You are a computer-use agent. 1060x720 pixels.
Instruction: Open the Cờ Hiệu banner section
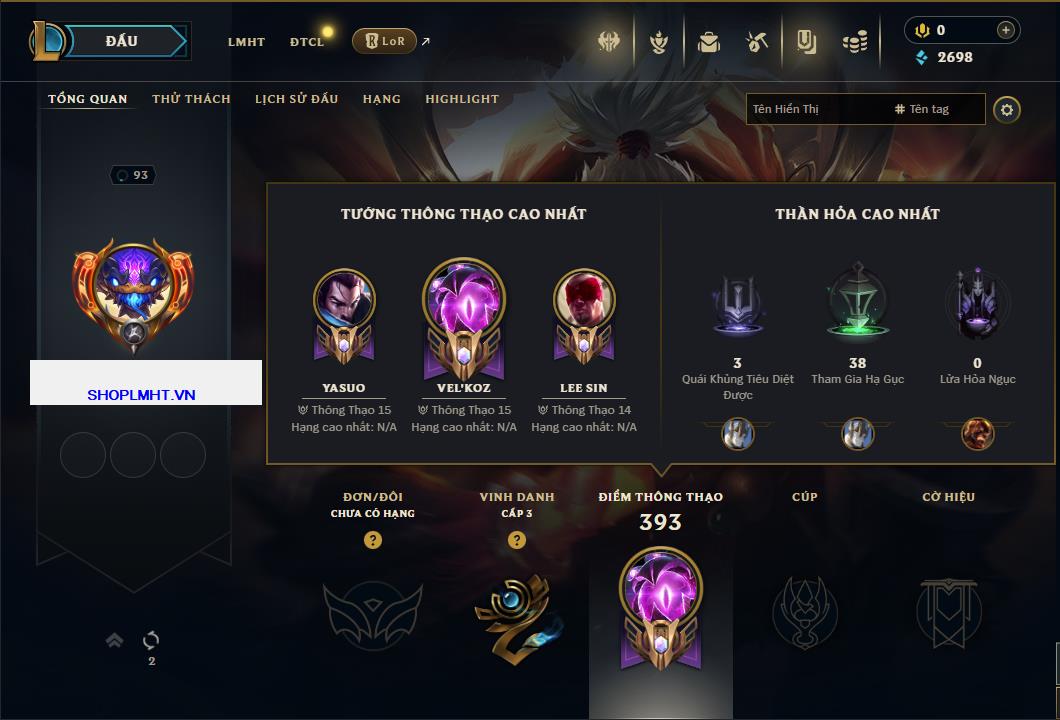pyautogui.click(x=948, y=611)
